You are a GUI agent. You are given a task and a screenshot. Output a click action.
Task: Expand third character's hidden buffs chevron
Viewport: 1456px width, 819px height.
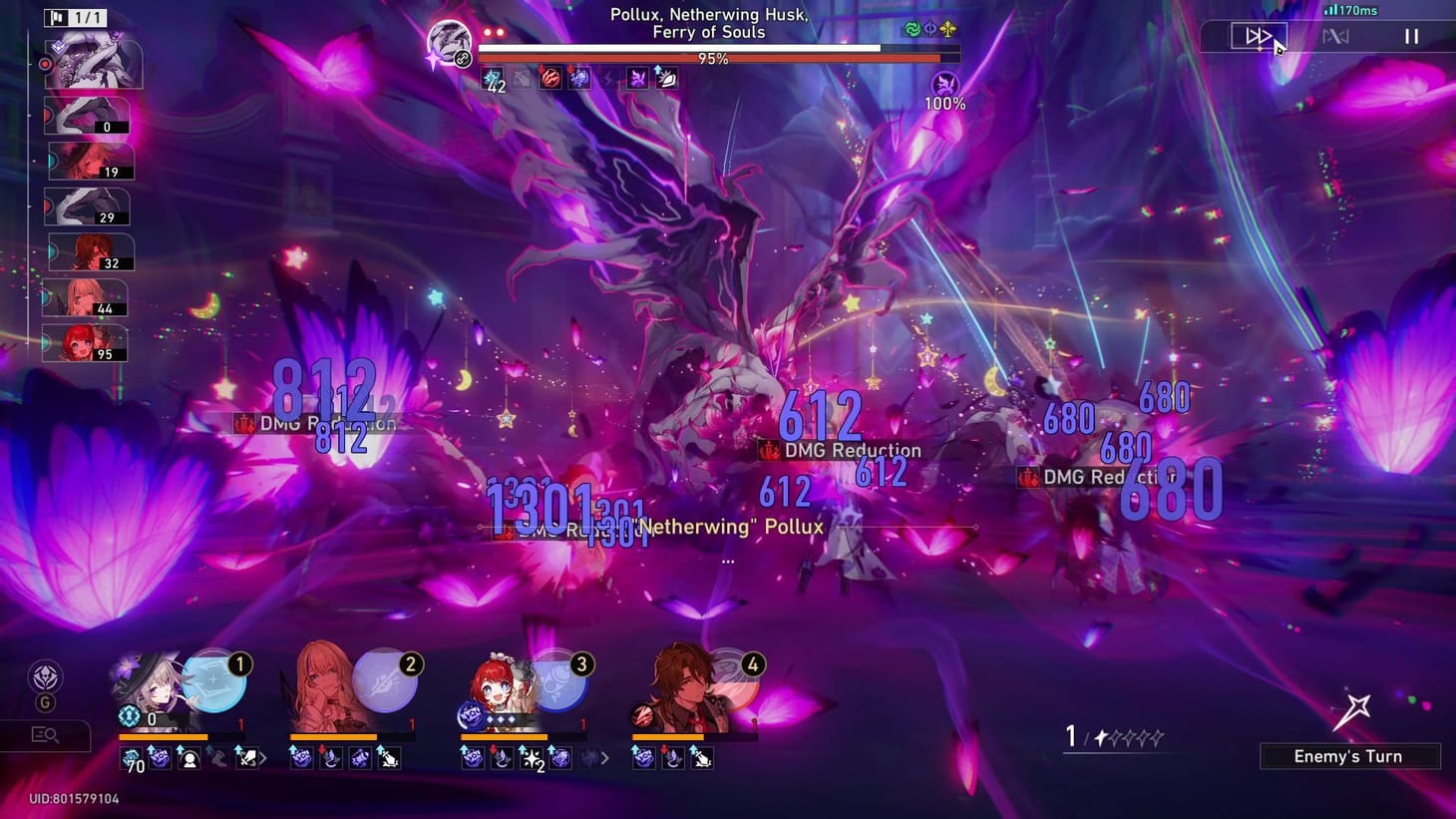604,758
